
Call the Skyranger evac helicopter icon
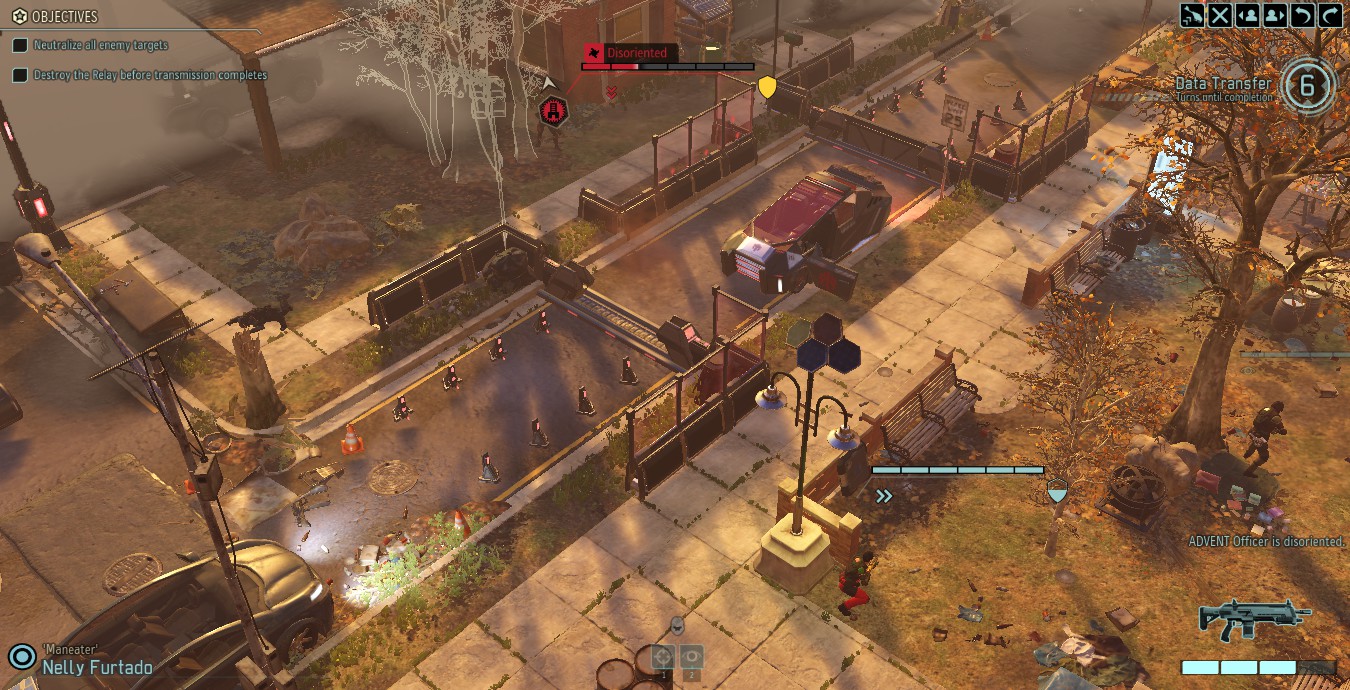(1192, 15)
